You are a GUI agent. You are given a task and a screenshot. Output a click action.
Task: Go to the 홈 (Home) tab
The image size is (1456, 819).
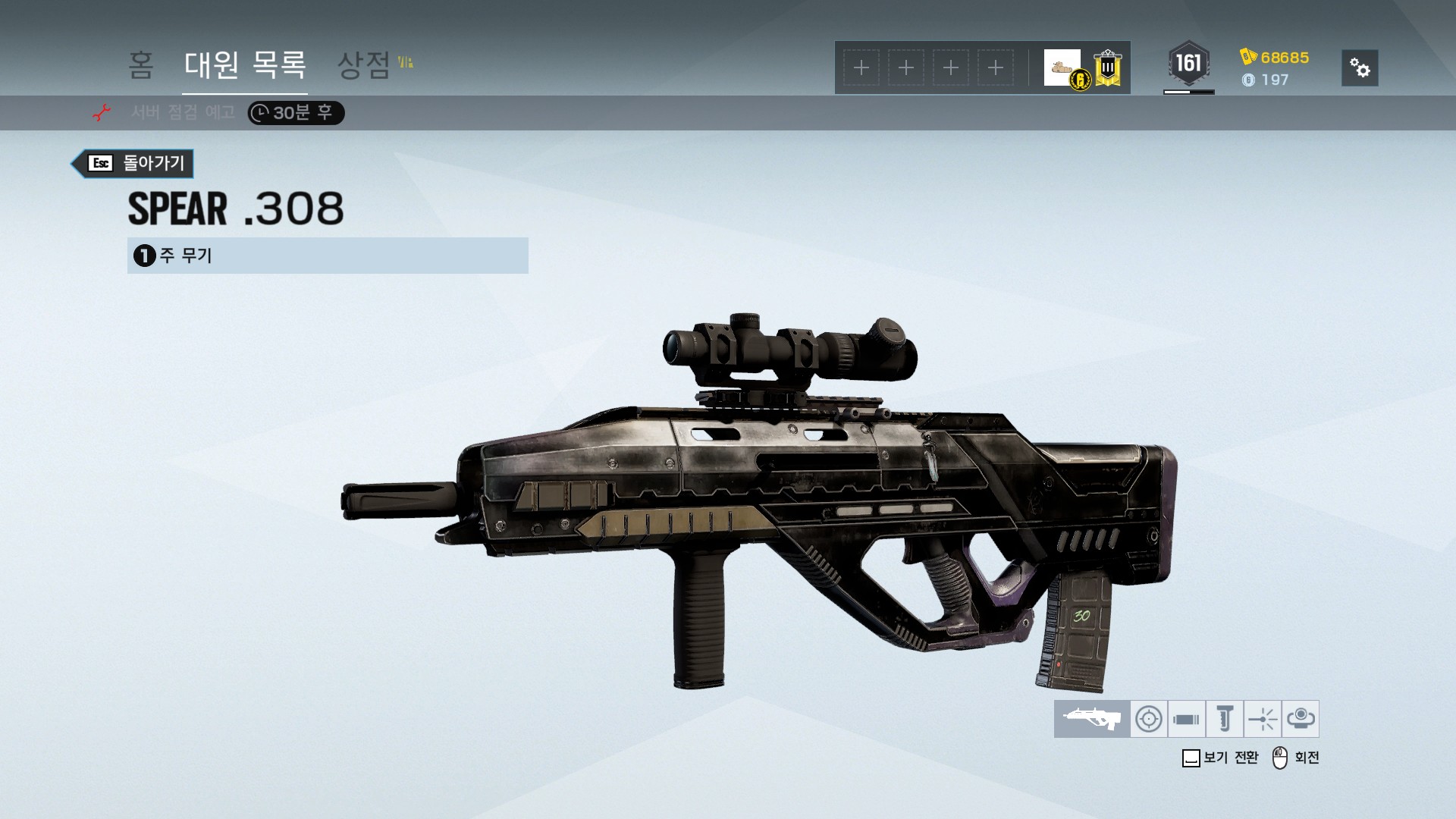(x=141, y=65)
